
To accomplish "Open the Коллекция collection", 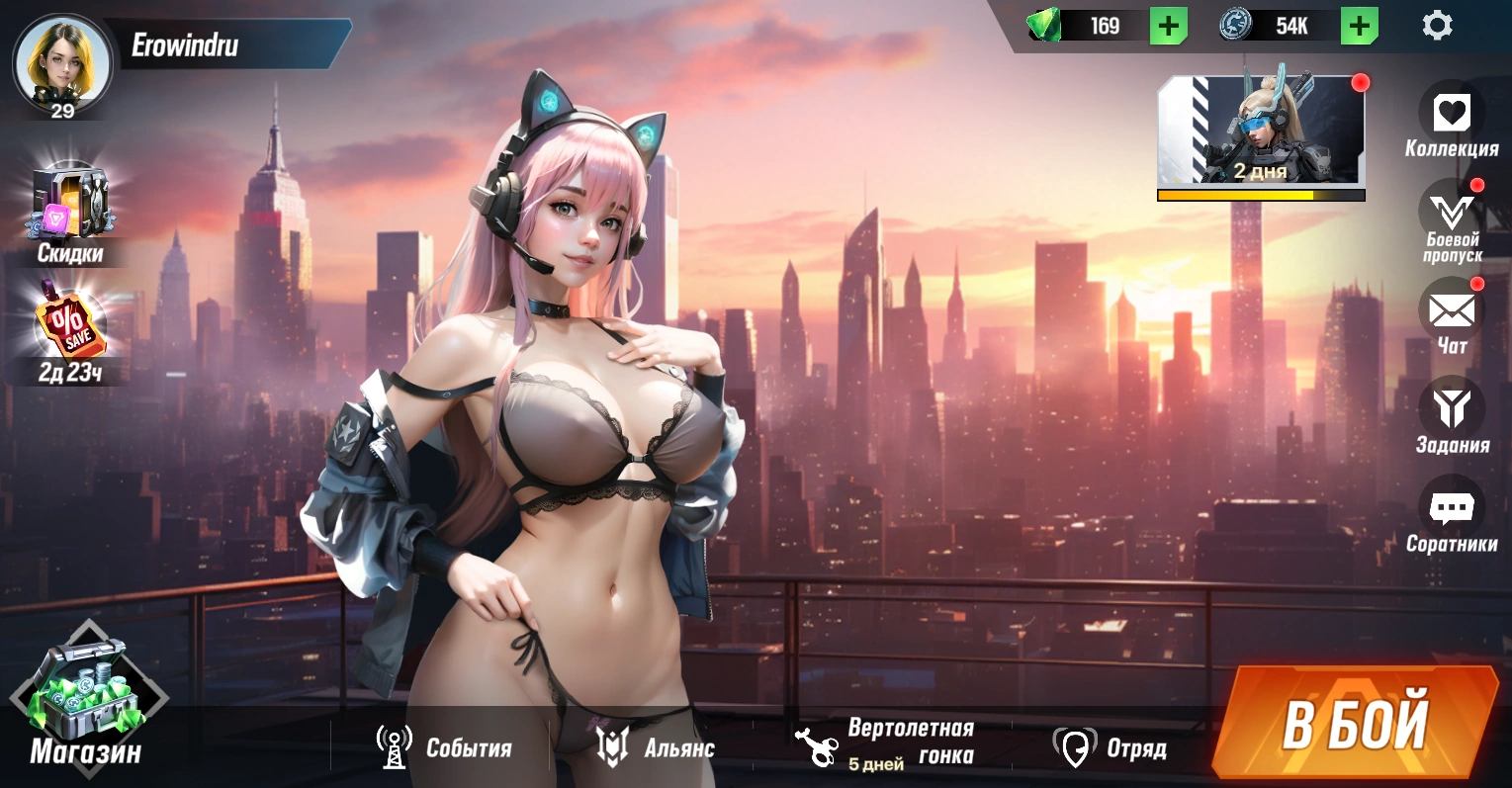I will tap(1451, 114).
